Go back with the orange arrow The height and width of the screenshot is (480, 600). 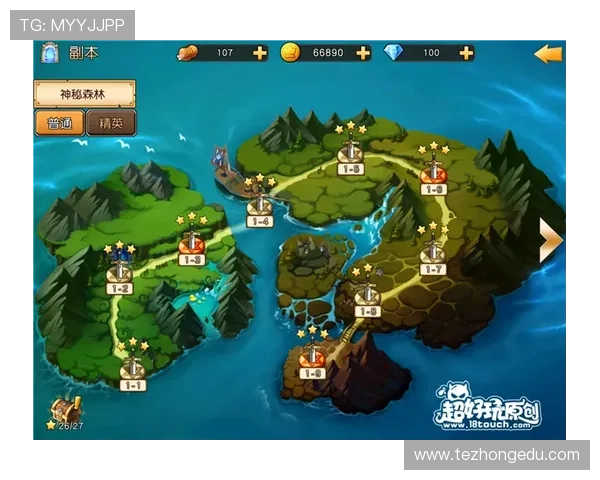547,54
